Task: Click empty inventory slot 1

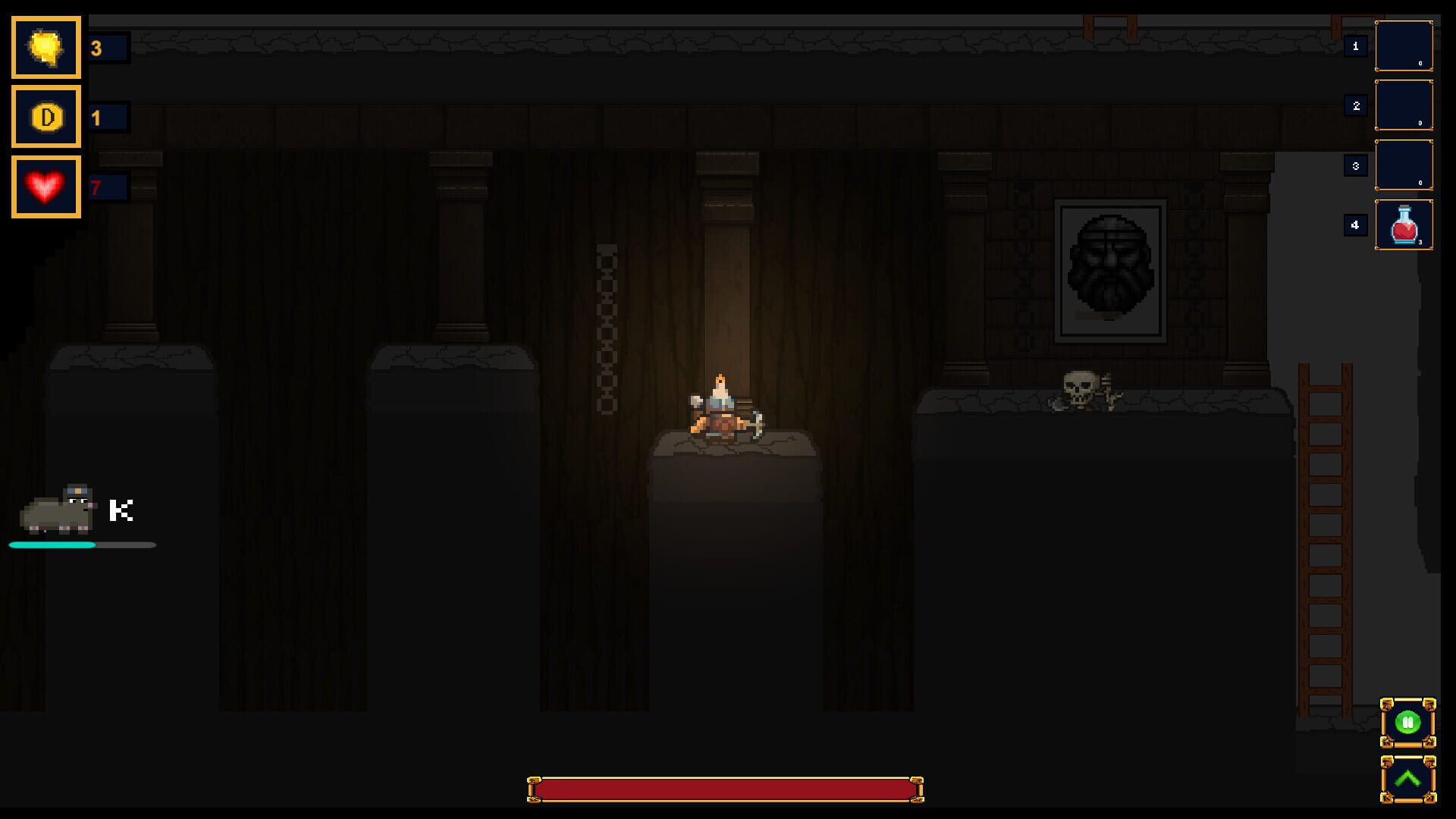Action: (x=1404, y=47)
